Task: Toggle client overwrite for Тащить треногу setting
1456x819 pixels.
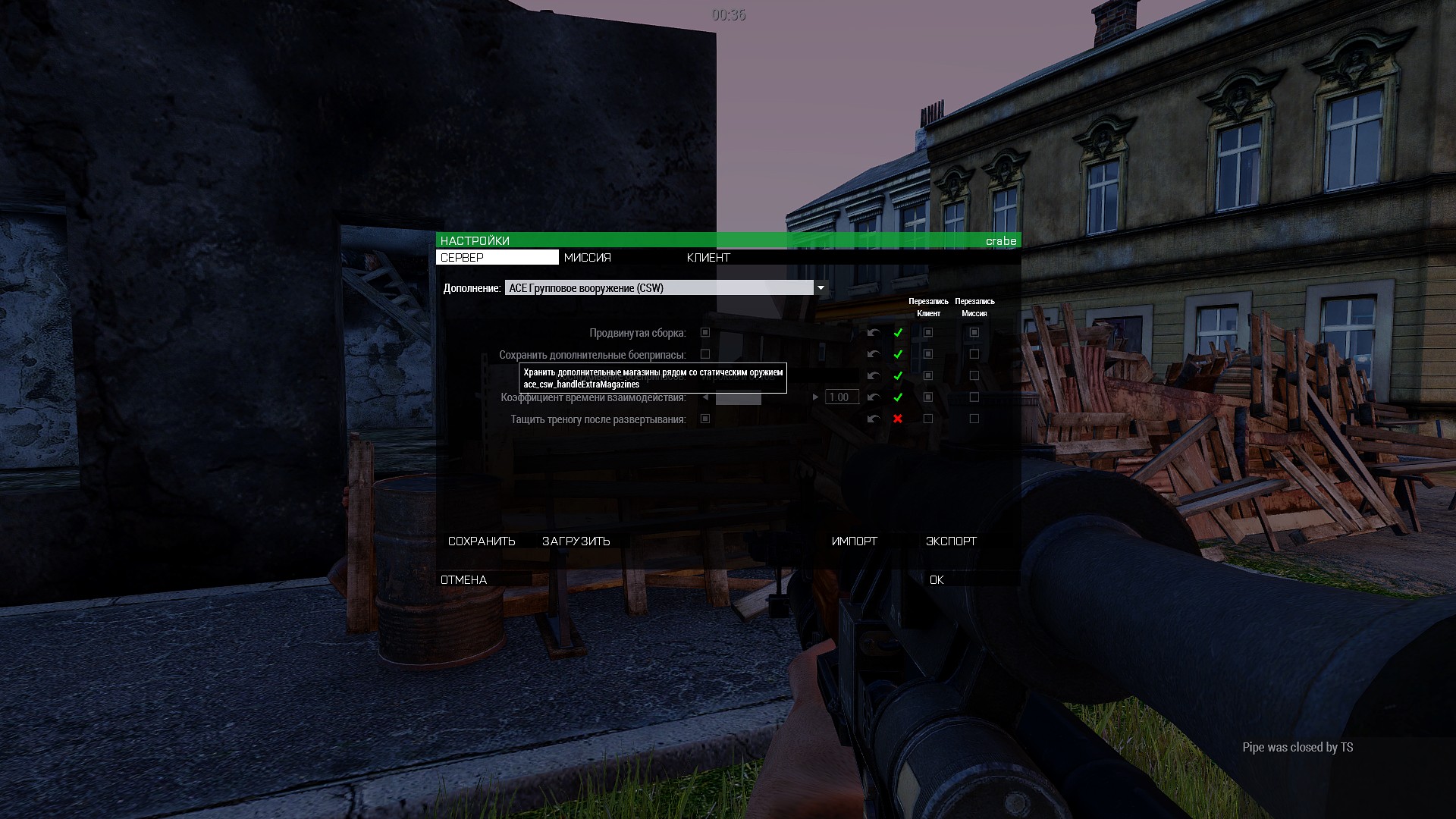Action: pyautogui.click(x=928, y=419)
